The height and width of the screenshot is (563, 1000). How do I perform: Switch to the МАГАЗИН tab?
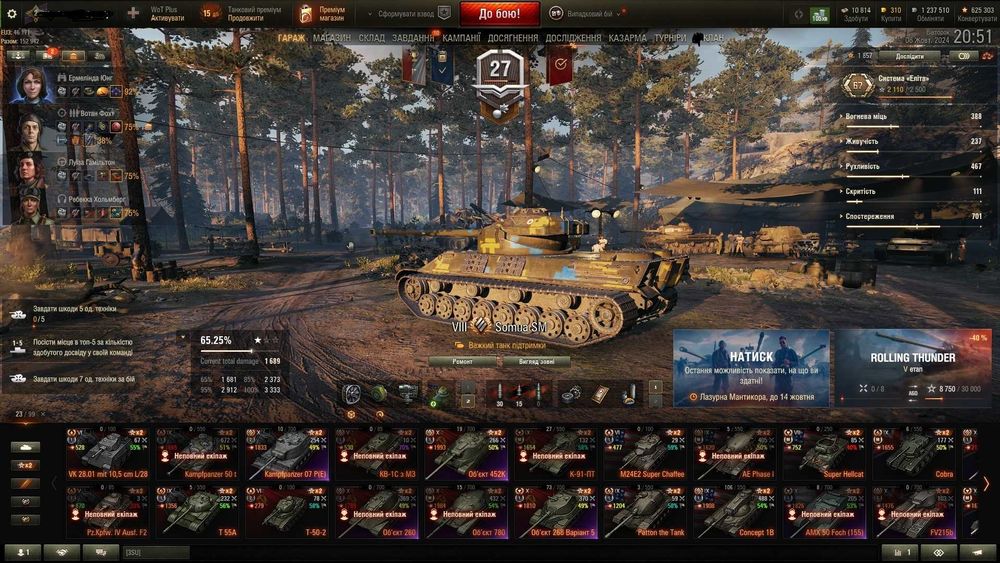(331, 38)
